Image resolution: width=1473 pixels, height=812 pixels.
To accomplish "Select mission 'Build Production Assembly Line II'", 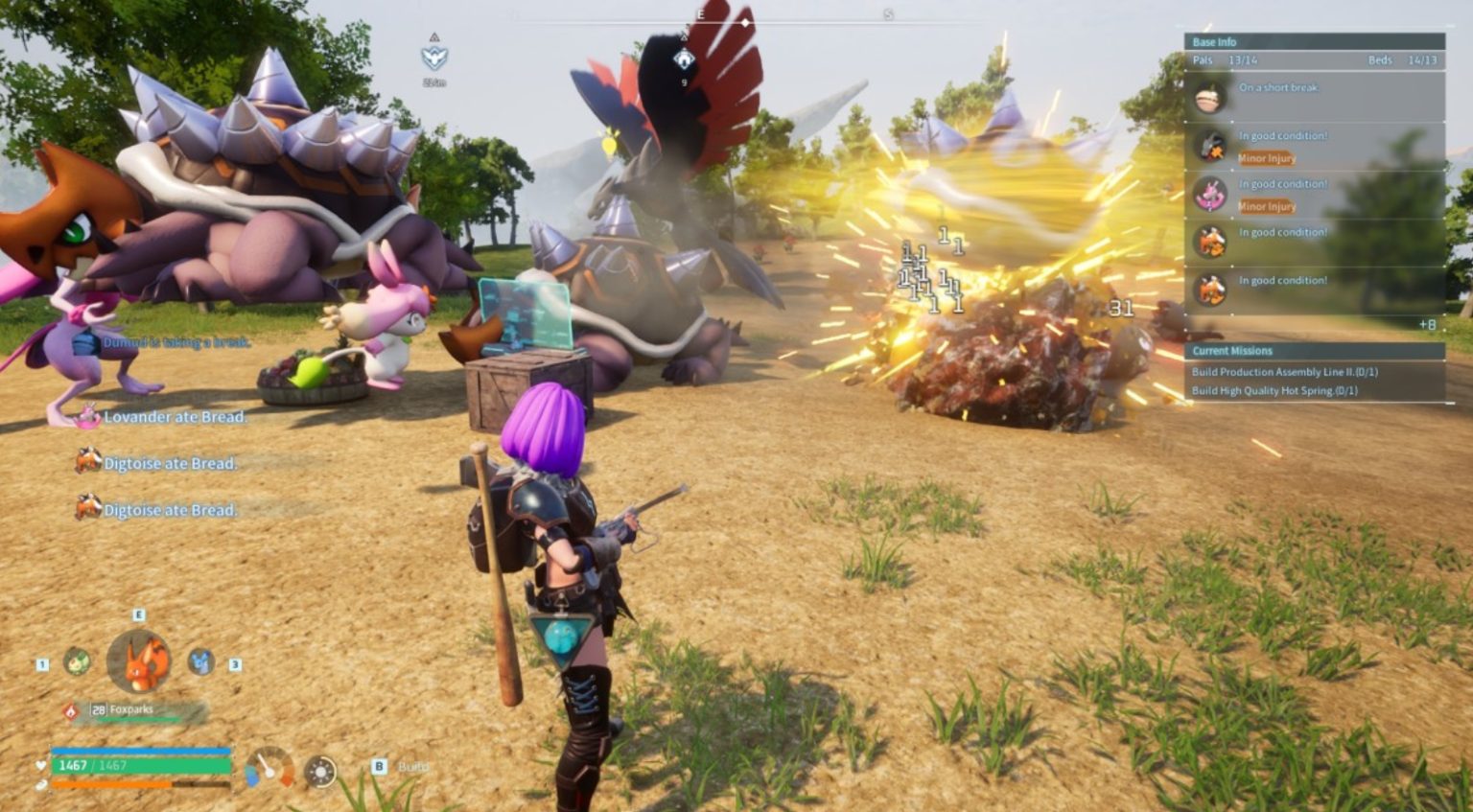I will coord(1284,372).
